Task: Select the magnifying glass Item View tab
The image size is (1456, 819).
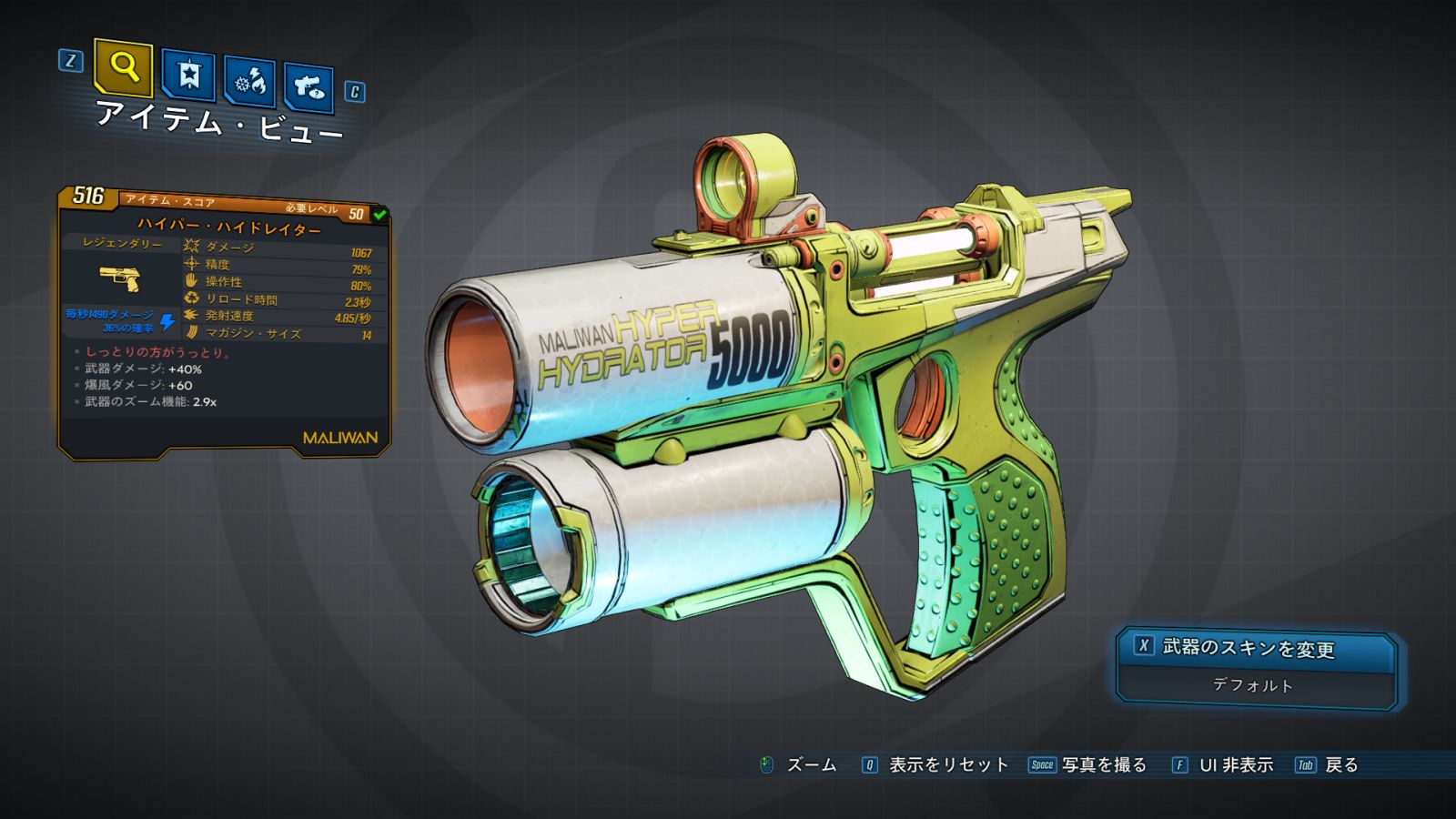Action: (x=123, y=67)
